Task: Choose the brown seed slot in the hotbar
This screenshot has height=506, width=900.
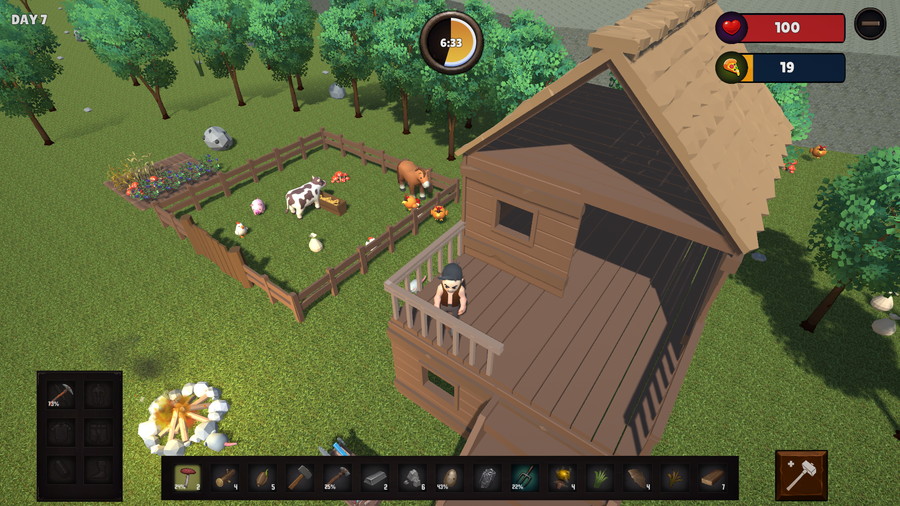Action: pos(262,477)
